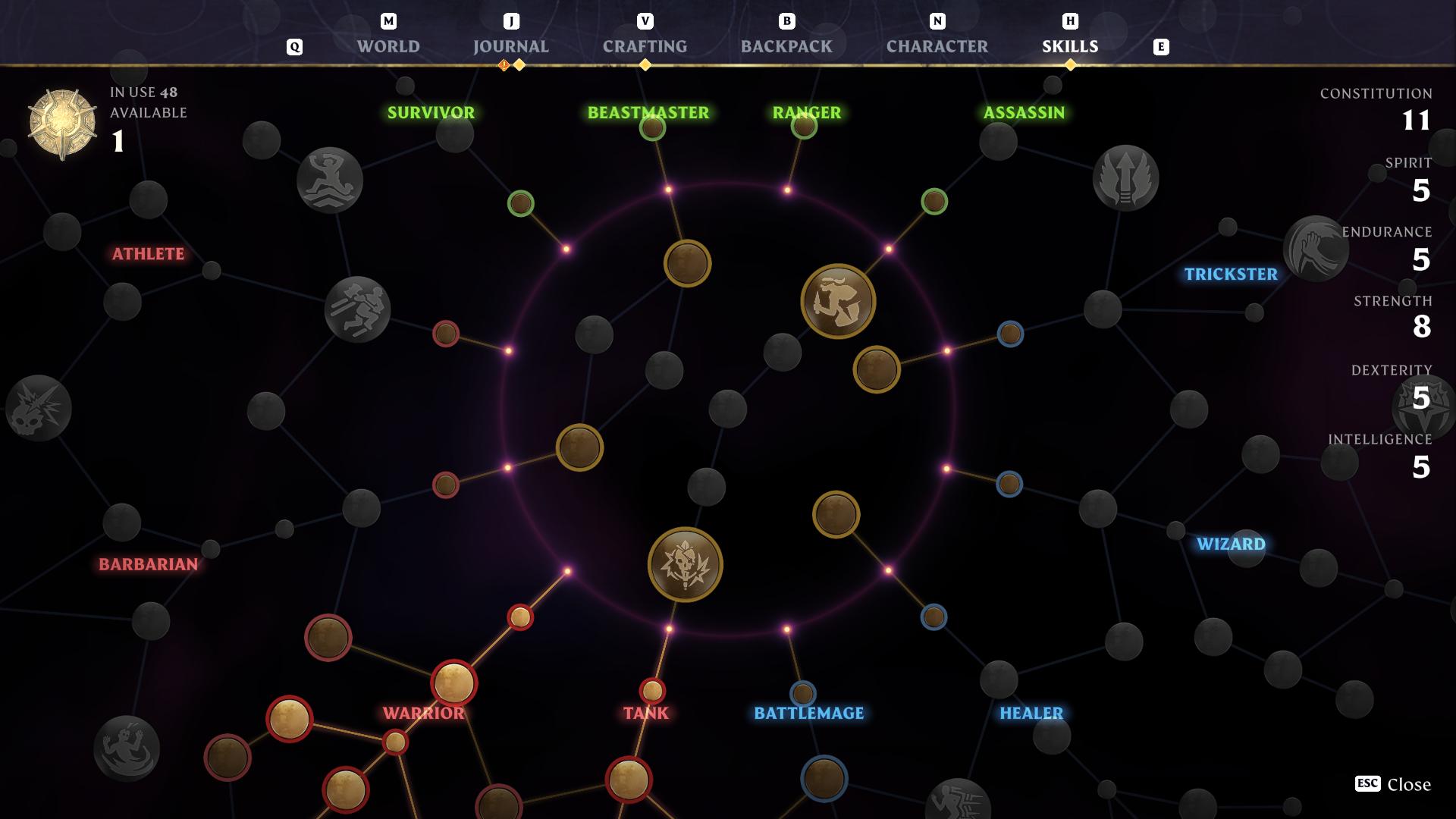The width and height of the screenshot is (1456, 819).
Task: Open the Backpack tab
Action: pyautogui.click(x=786, y=46)
